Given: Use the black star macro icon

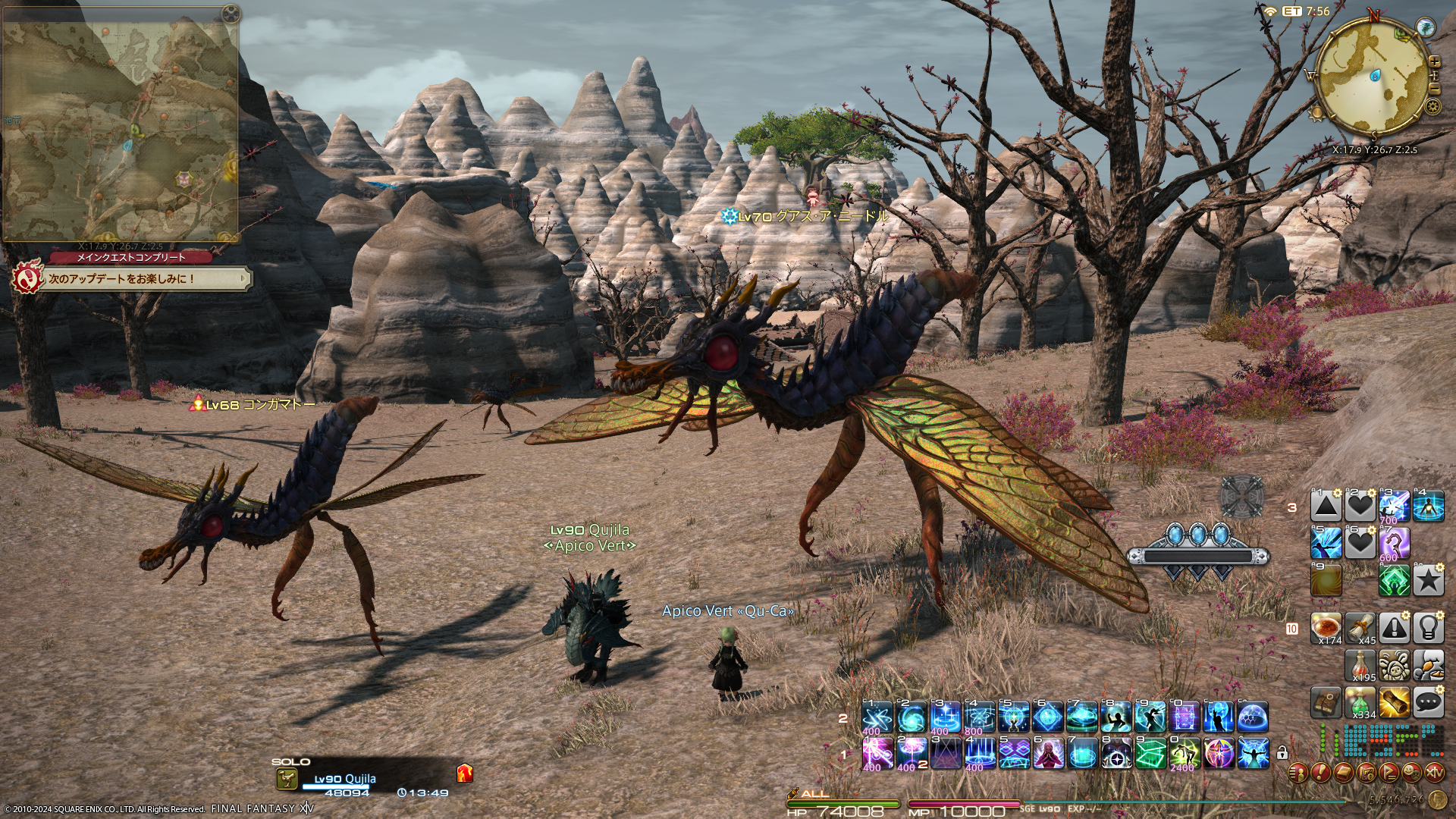Looking at the screenshot, I should [1429, 581].
